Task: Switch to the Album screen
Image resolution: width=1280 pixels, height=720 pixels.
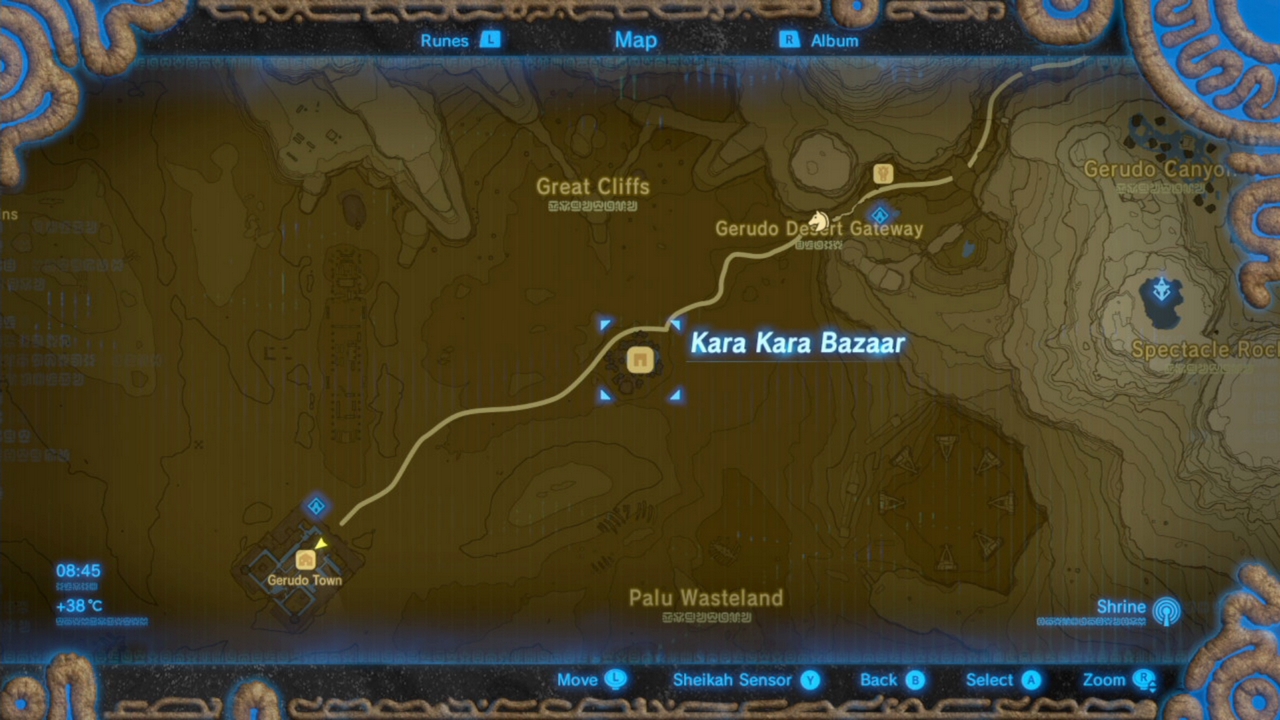Action: (834, 40)
